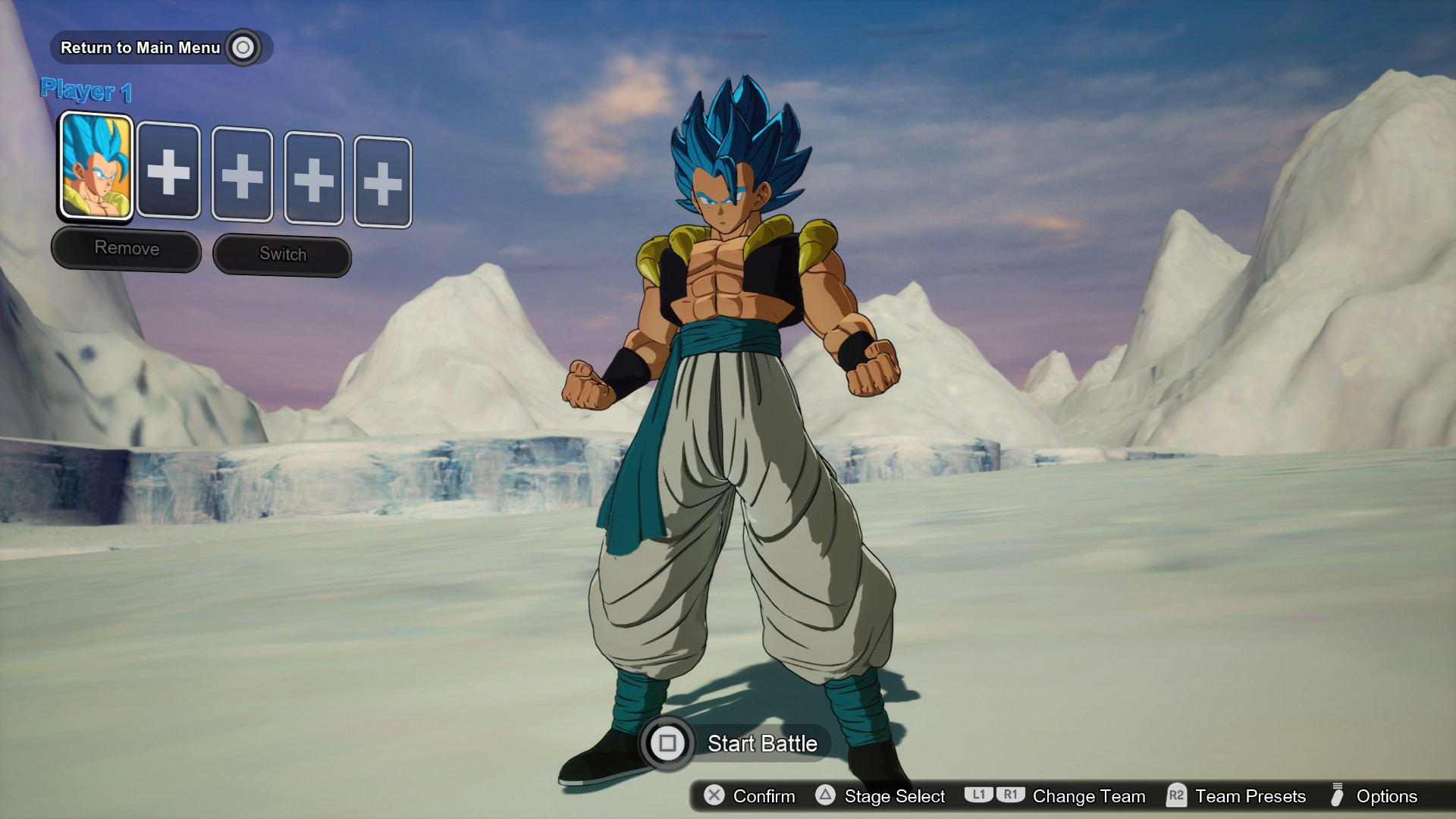Click the last empty plus slot

382,183
